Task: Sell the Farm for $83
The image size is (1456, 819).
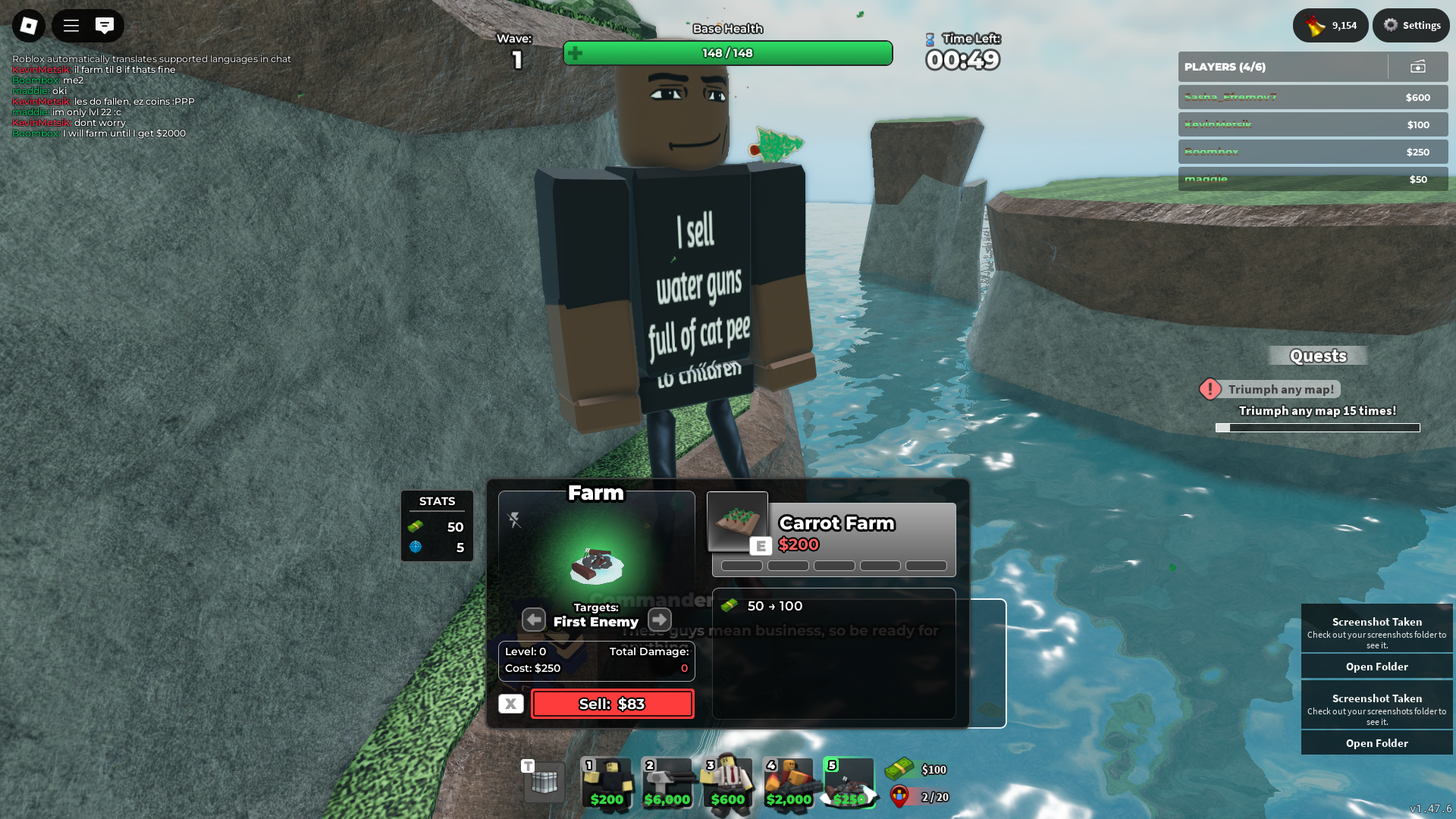Action: point(612,704)
